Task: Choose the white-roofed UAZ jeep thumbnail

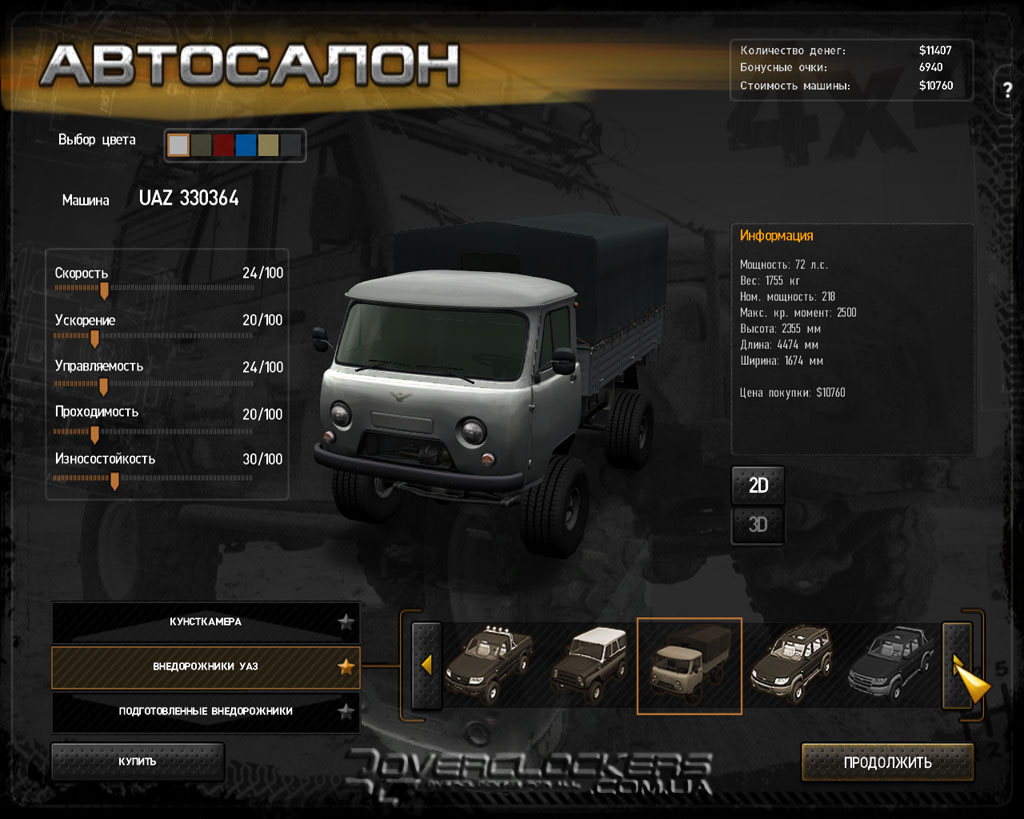Action: (590, 665)
